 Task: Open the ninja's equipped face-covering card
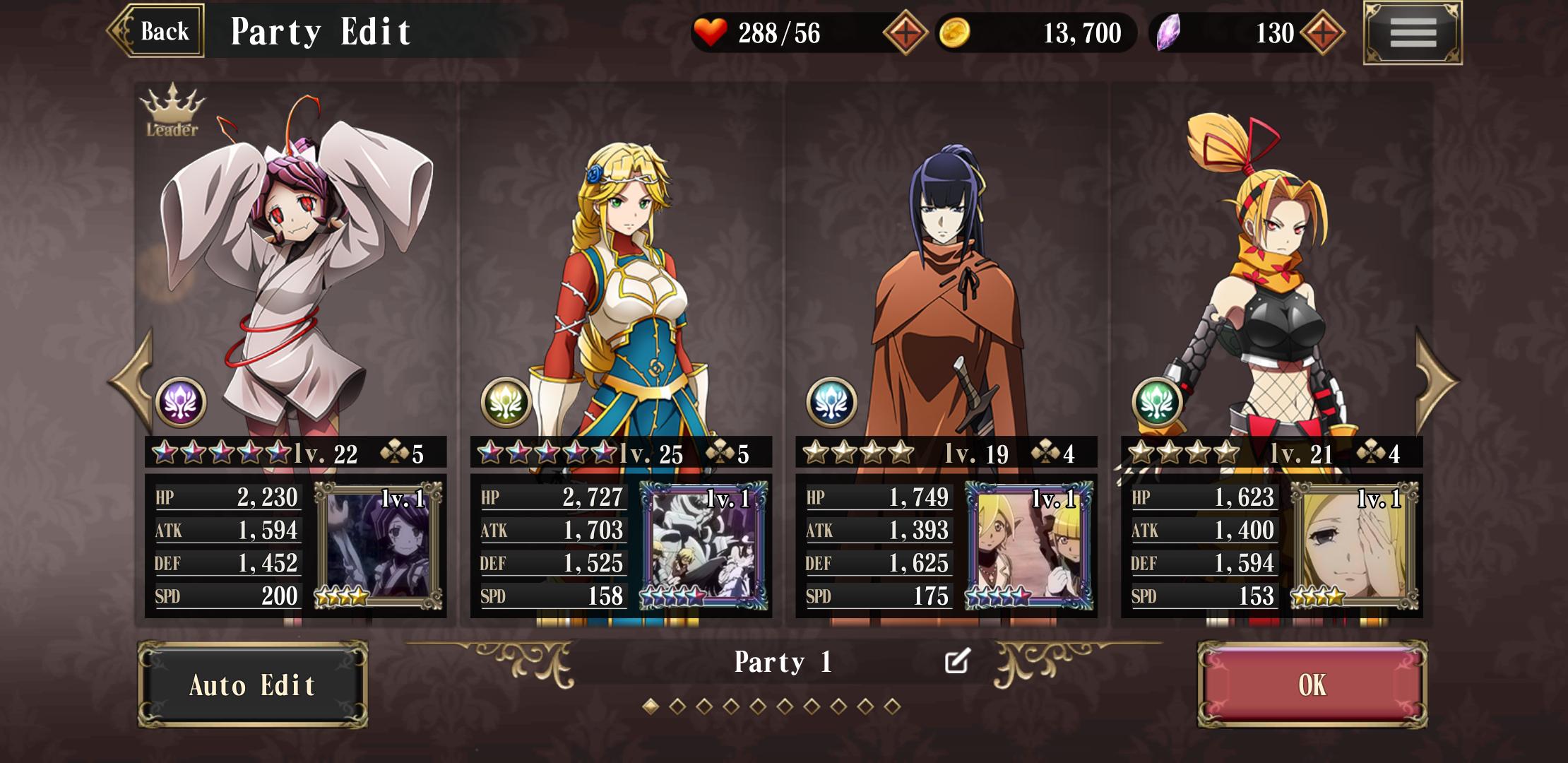pos(1354,545)
